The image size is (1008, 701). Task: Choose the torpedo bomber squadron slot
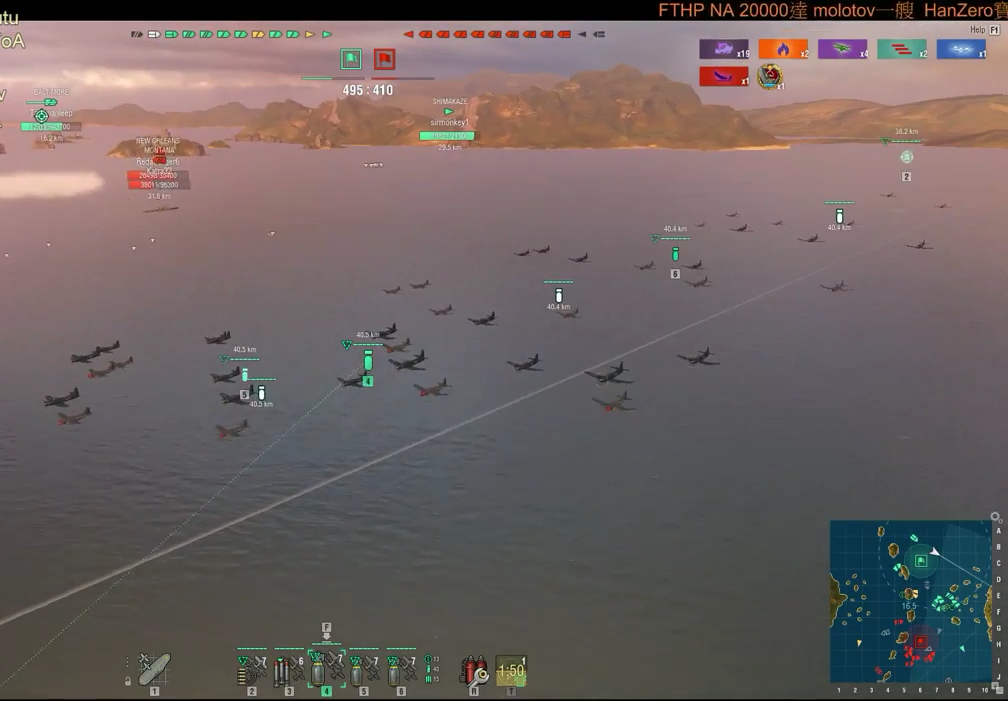(x=289, y=670)
